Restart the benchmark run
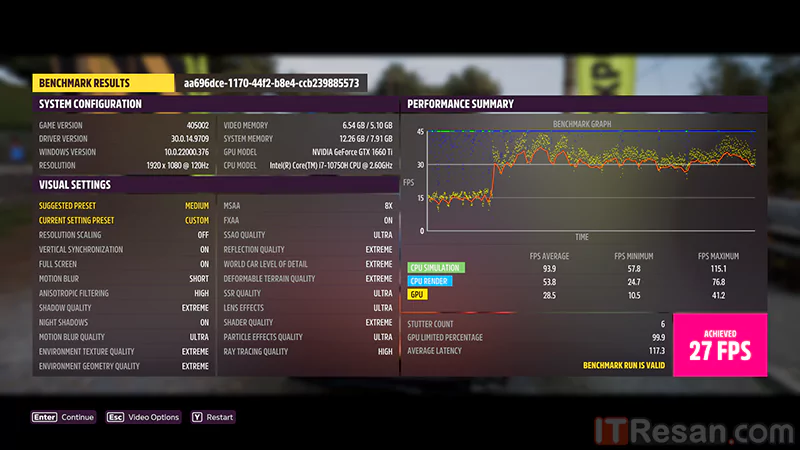Screen dimensions: 800x450 [213, 417]
